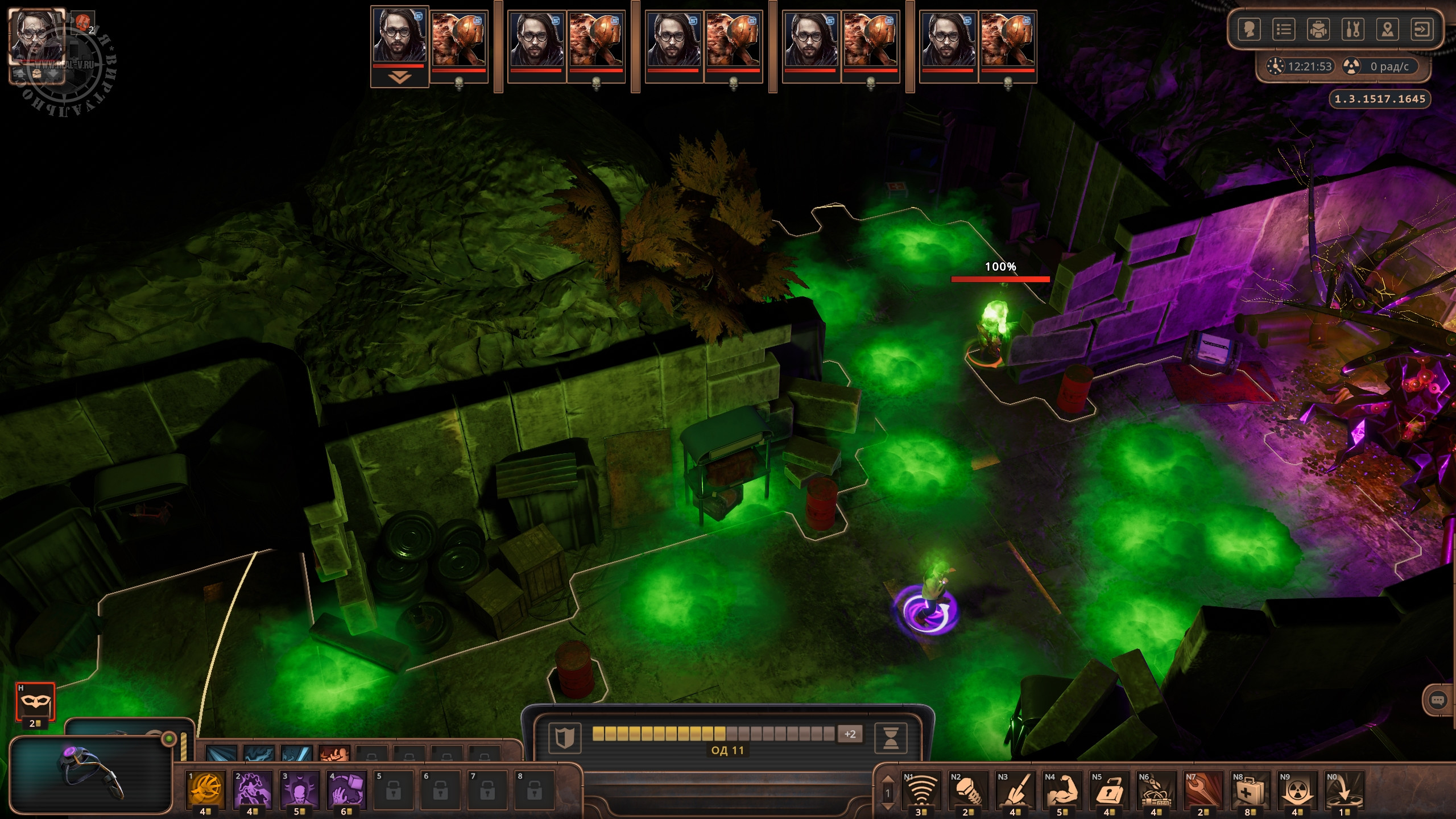Open the quest journal list icon
Screen dimensions: 1456x819
1284,29
